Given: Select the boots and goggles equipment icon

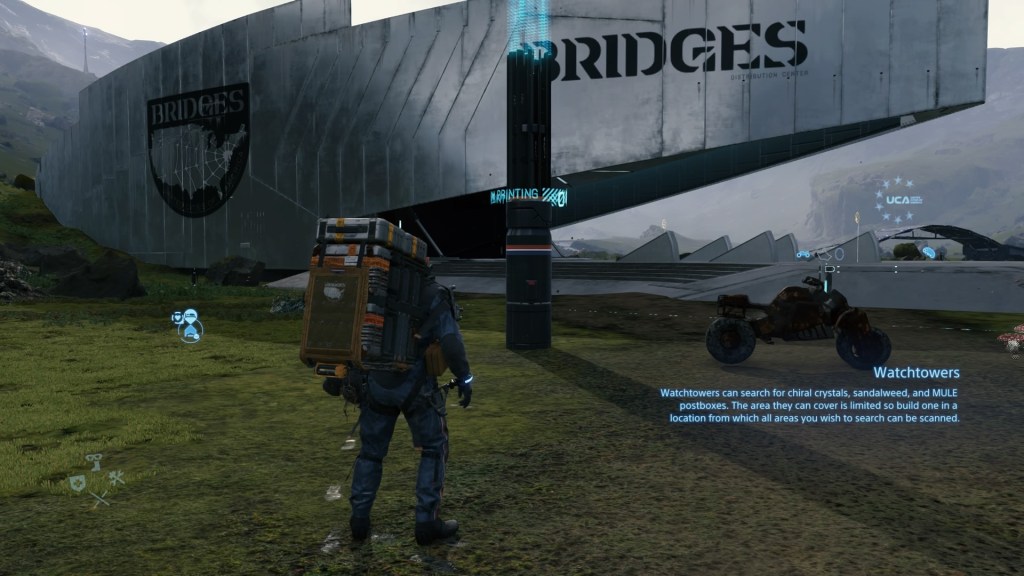Looking at the screenshot, I should tap(96, 461).
